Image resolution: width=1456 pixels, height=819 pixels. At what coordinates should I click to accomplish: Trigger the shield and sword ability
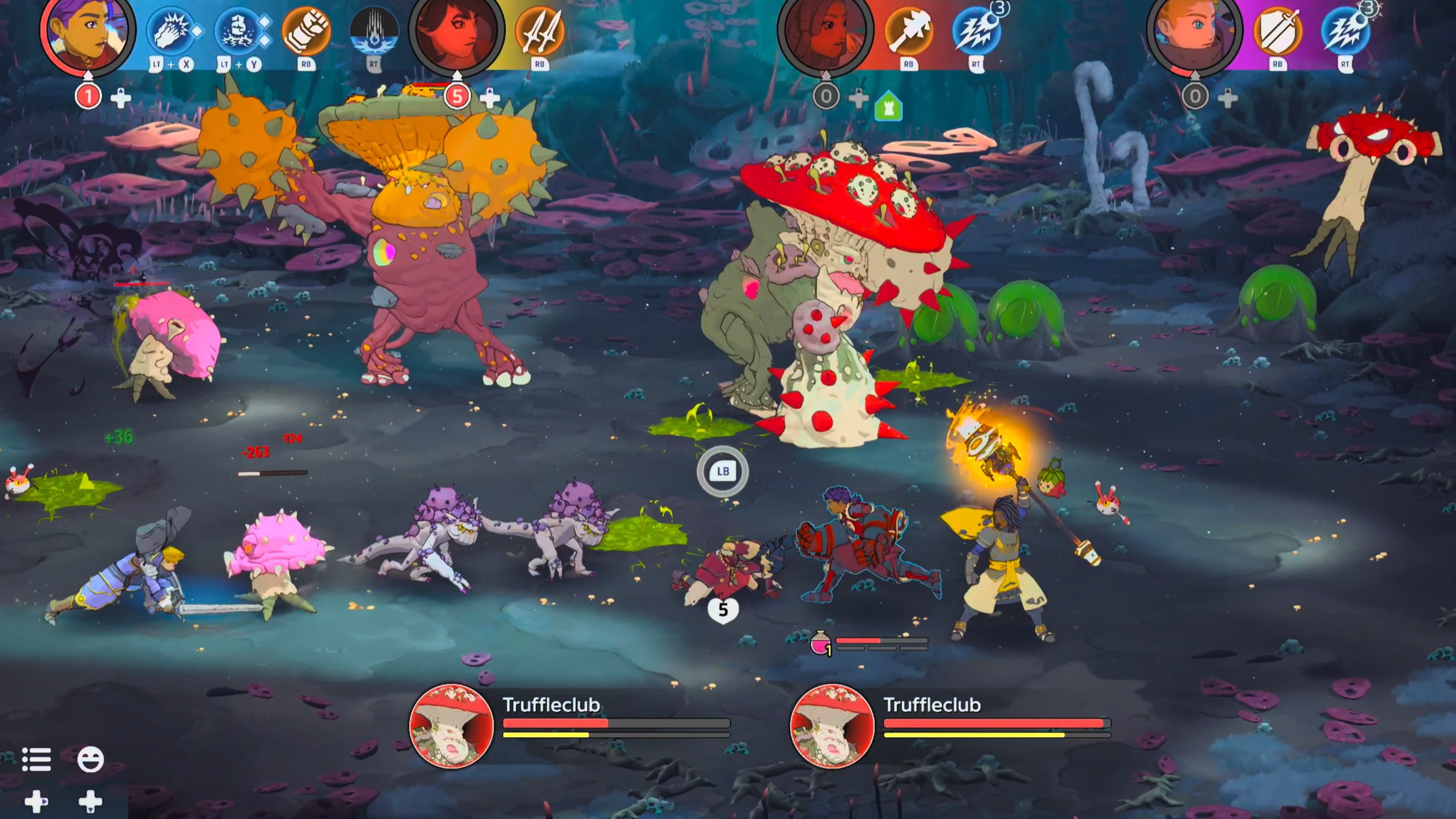(1277, 31)
